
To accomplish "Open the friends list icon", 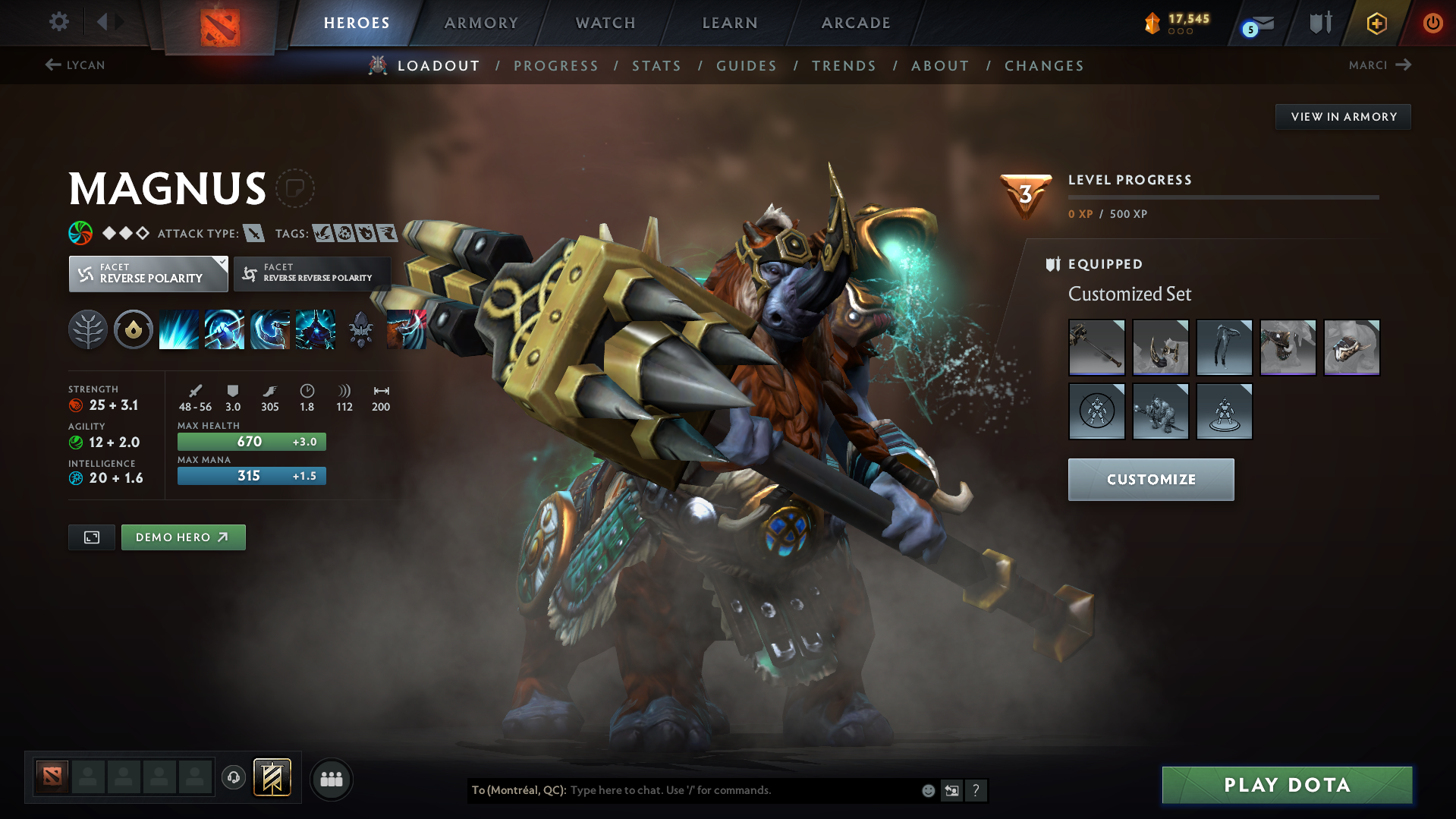I will click(x=332, y=779).
